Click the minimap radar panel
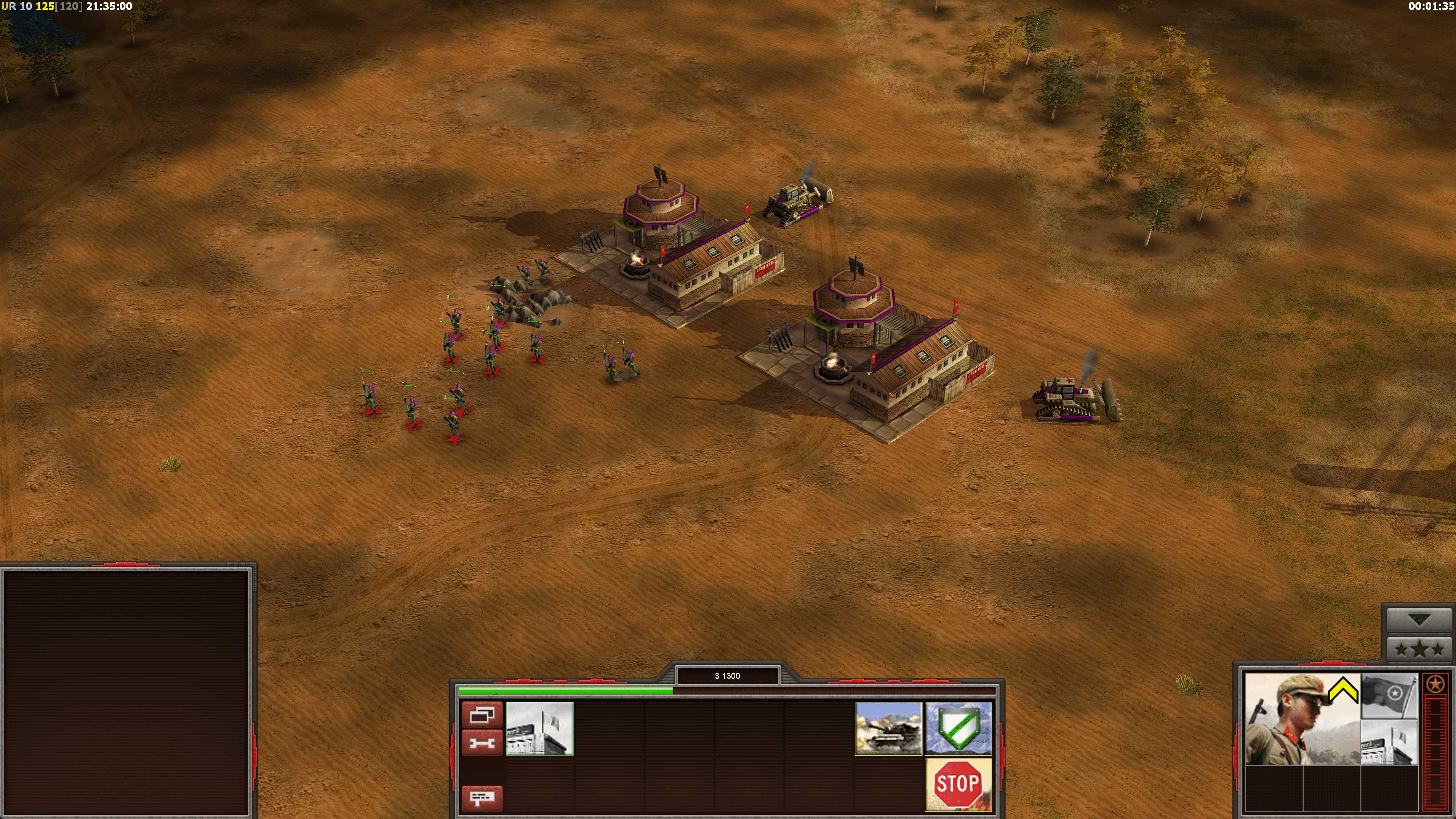 coord(127,692)
